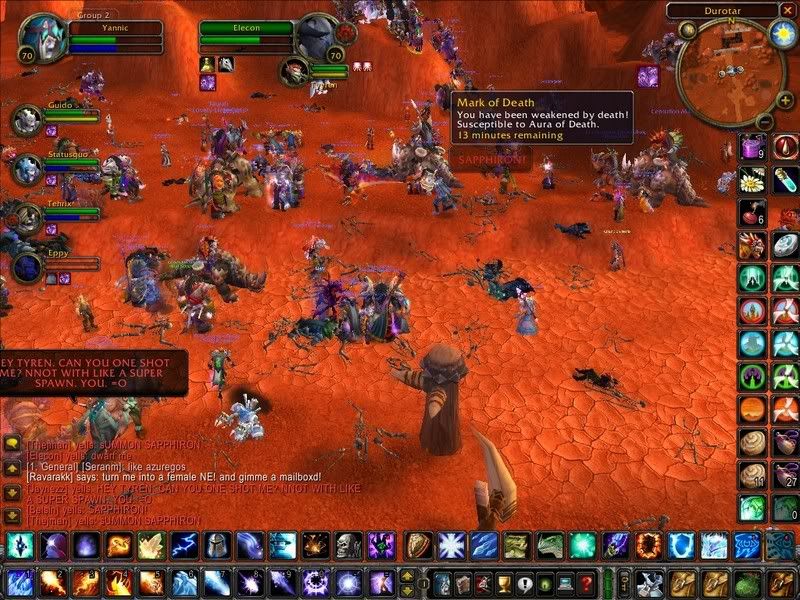Select party member Eppy's portrait
Screen dimensions: 800x600
(x=26, y=267)
